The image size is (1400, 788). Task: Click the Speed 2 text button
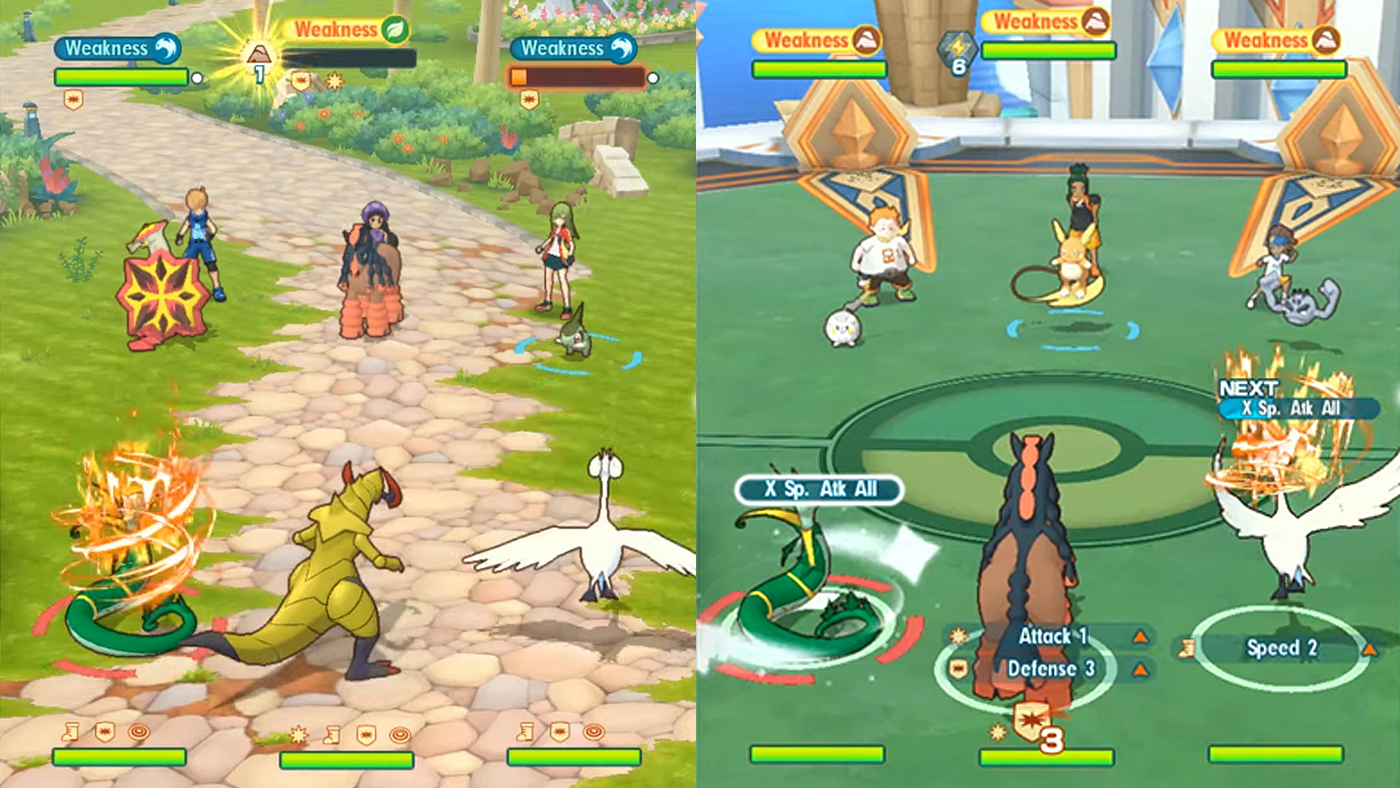pyautogui.click(x=1285, y=648)
